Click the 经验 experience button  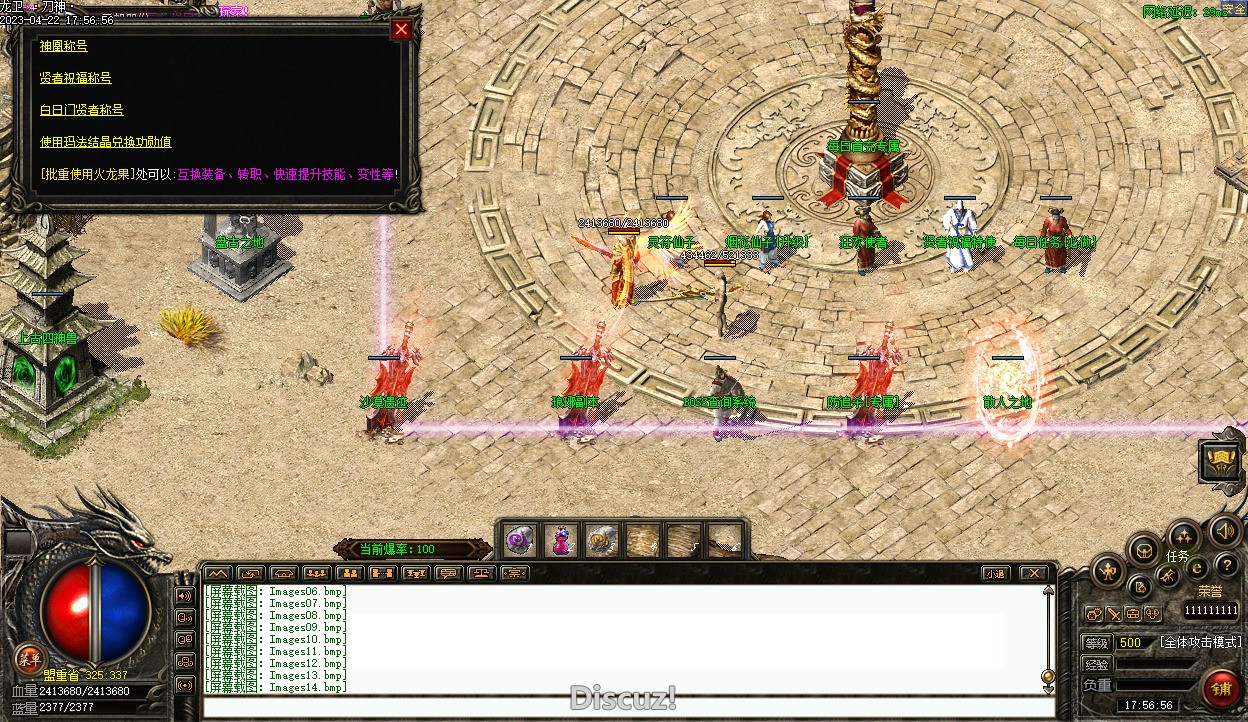1097,664
